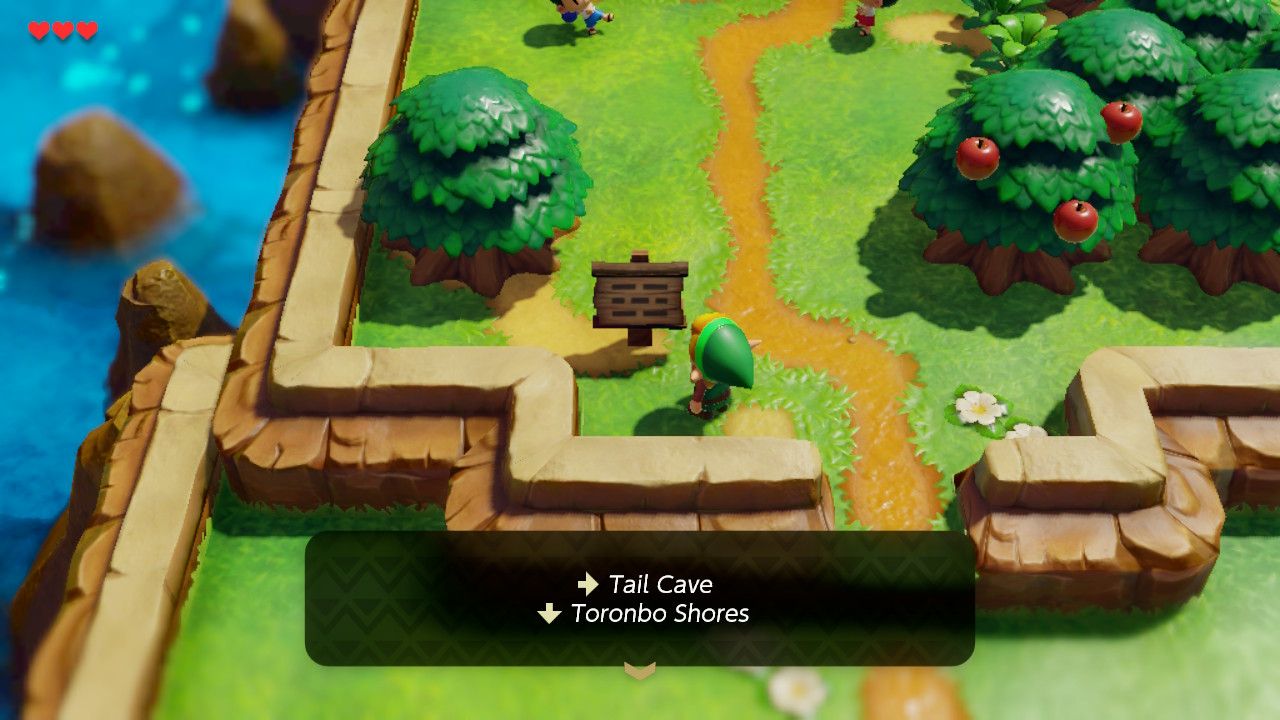The image size is (1280, 720).
Task: Click Link's green cap
Action: (x=722, y=348)
